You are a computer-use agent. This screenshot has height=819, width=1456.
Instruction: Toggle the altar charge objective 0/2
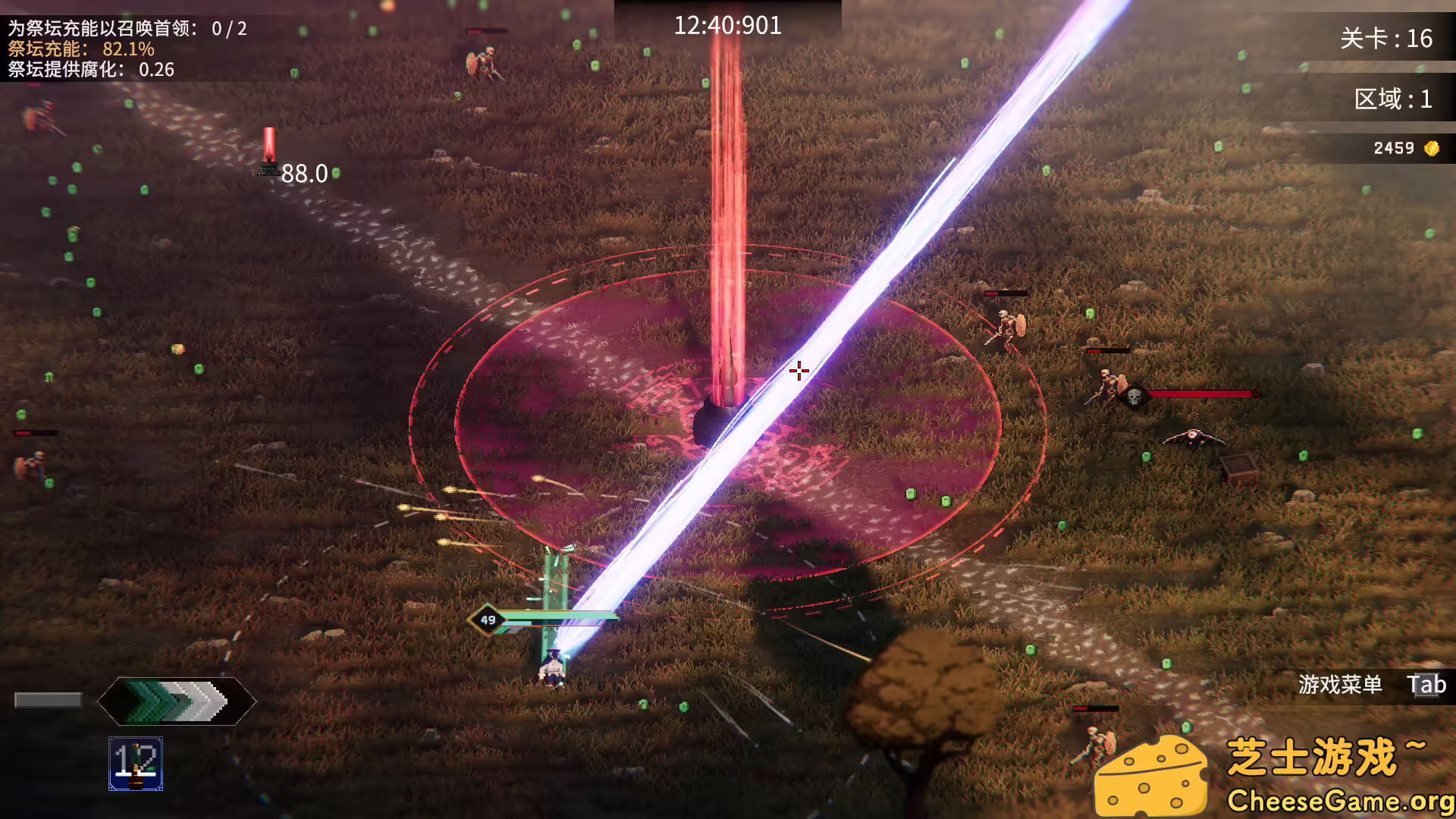125,27
